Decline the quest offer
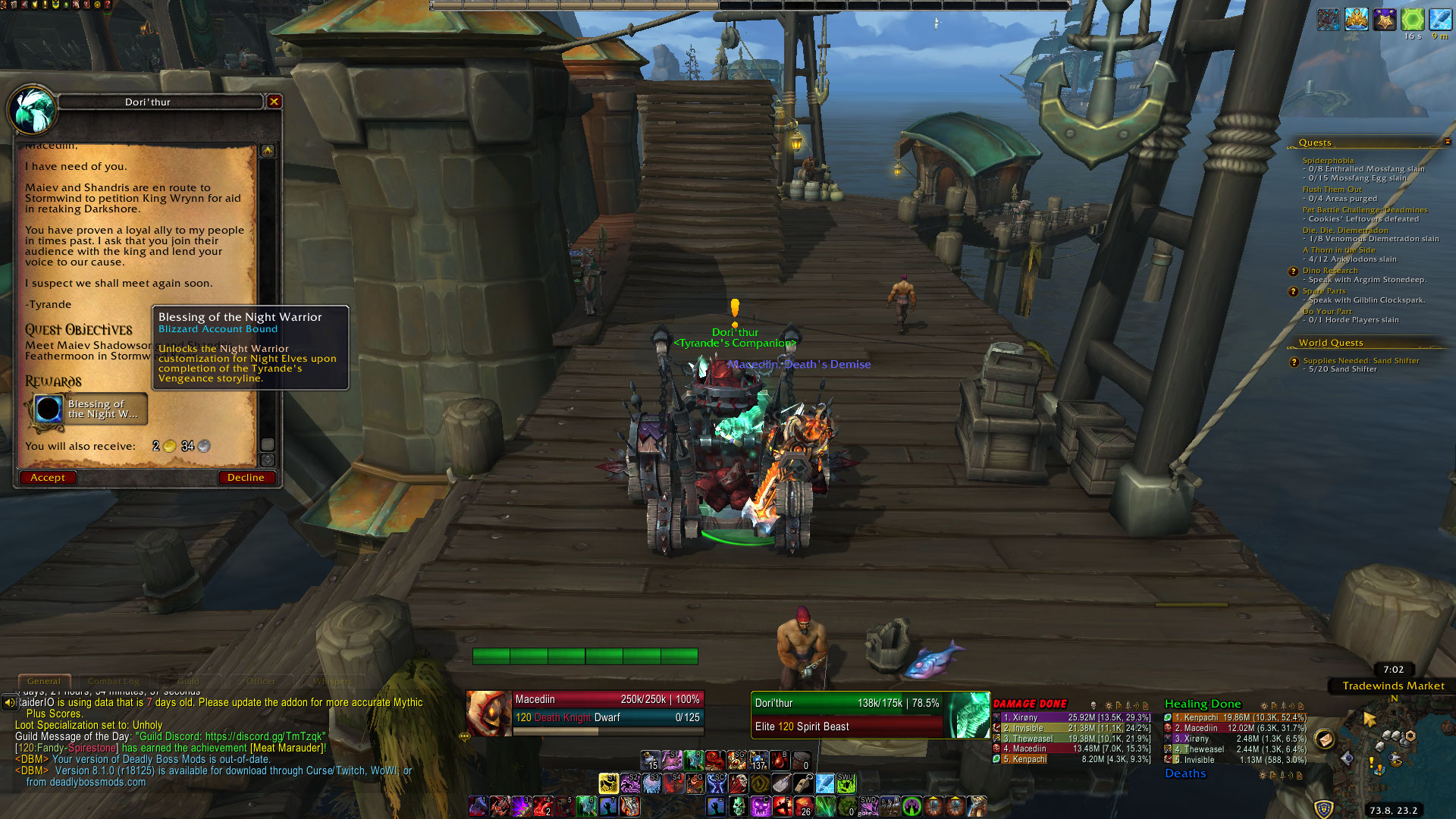Image resolution: width=1456 pixels, height=819 pixels. click(x=246, y=478)
